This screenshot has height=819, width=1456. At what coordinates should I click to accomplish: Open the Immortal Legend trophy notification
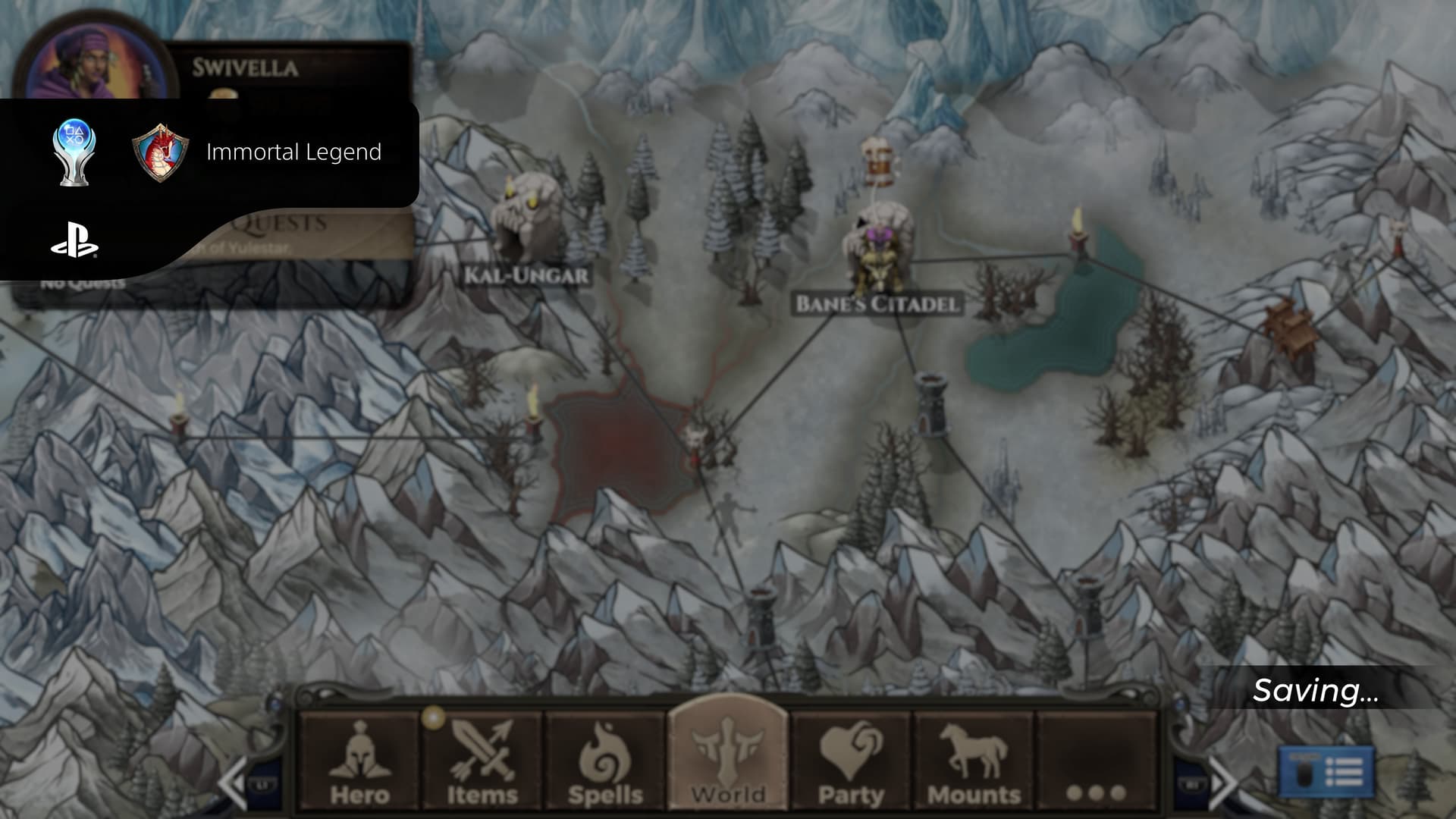click(x=293, y=152)
